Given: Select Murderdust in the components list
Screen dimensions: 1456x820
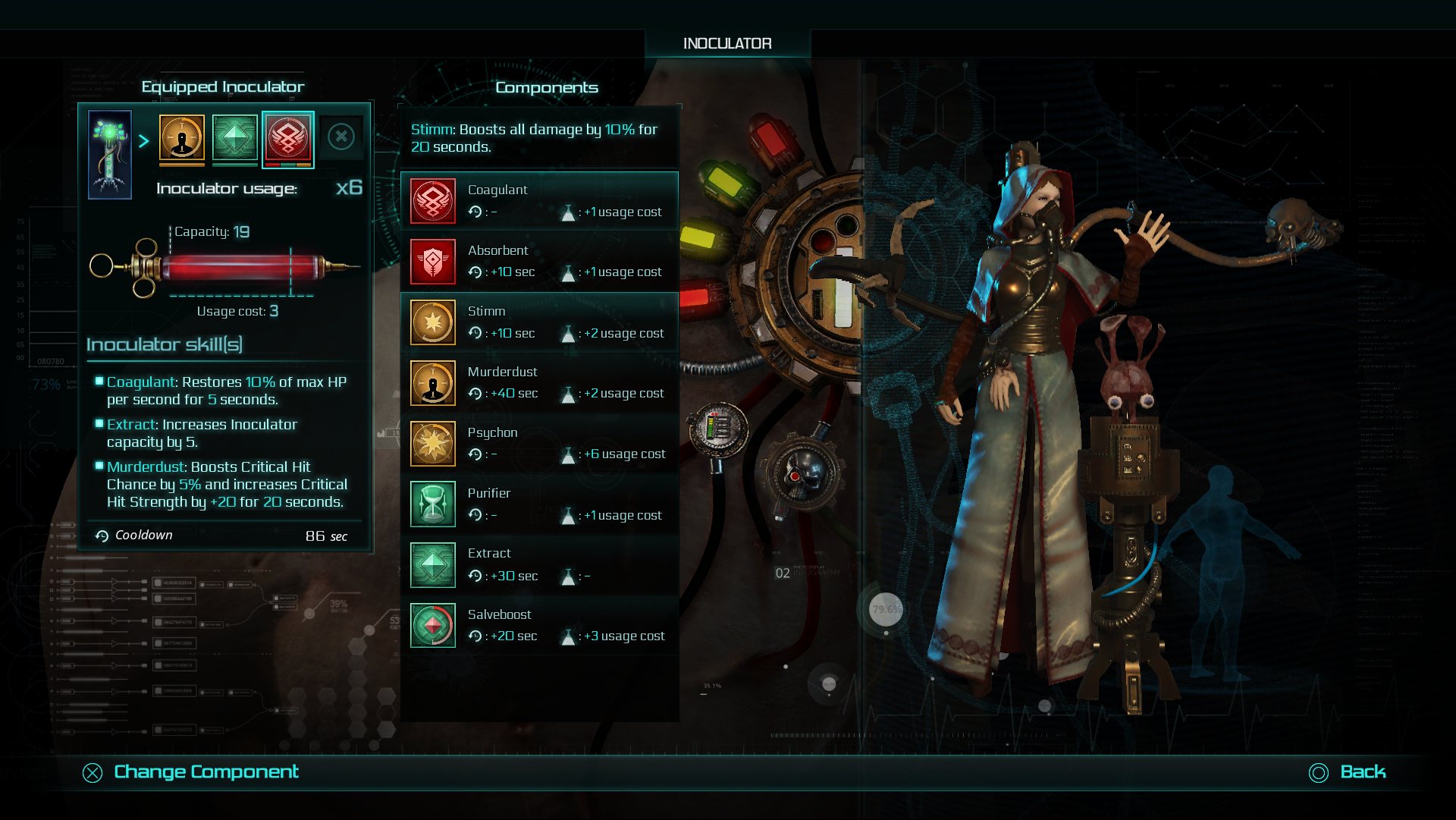Looking at the screenshot, I should [539, 383].
